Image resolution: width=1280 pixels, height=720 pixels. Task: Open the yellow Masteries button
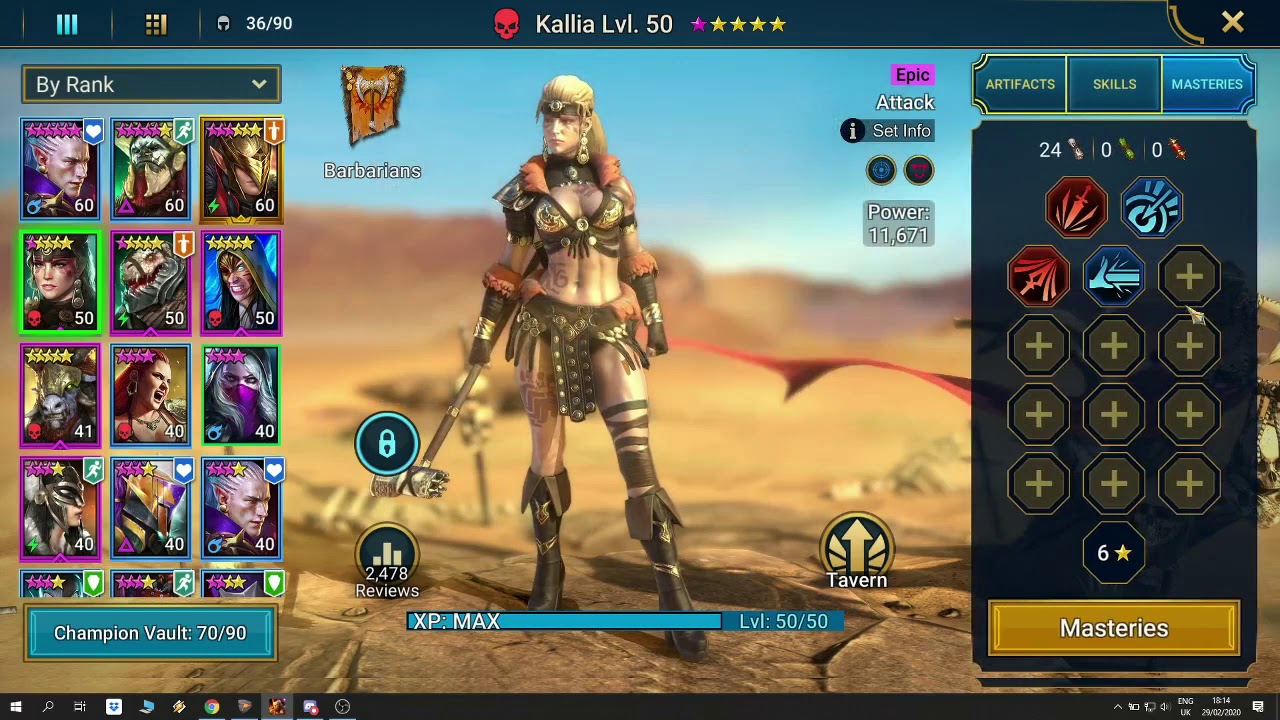click(x=1114, y=629)
